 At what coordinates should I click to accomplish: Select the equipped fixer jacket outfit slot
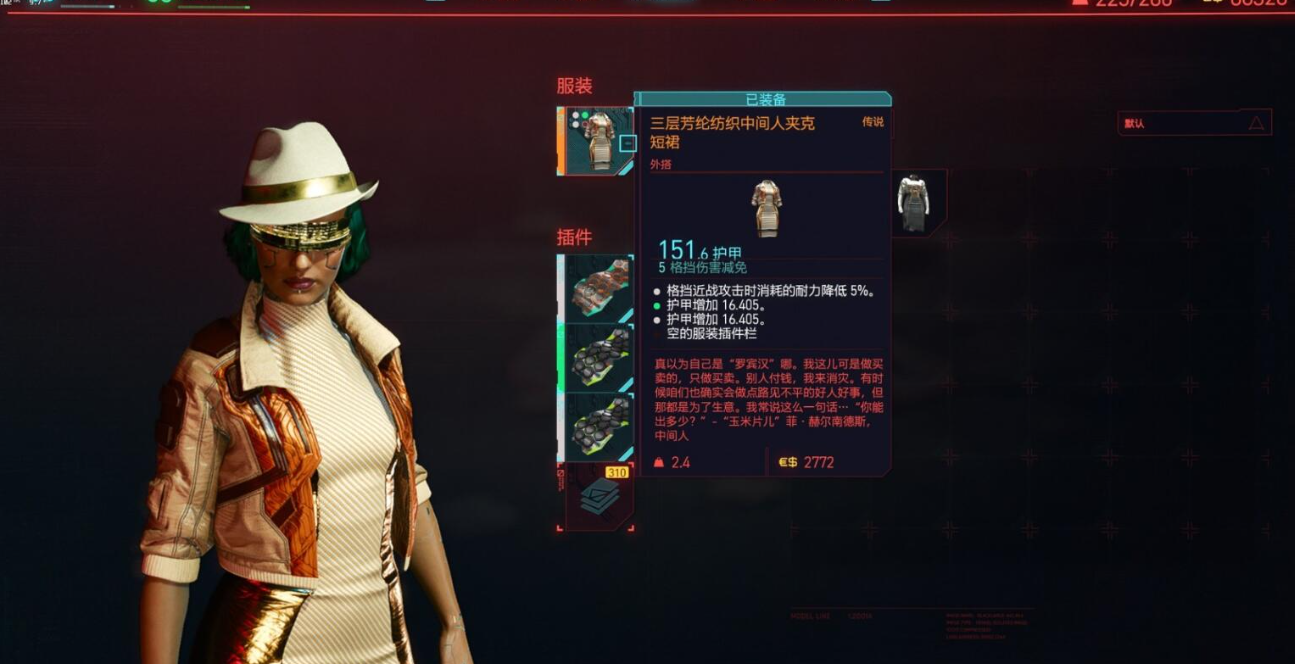pos(595,140)
